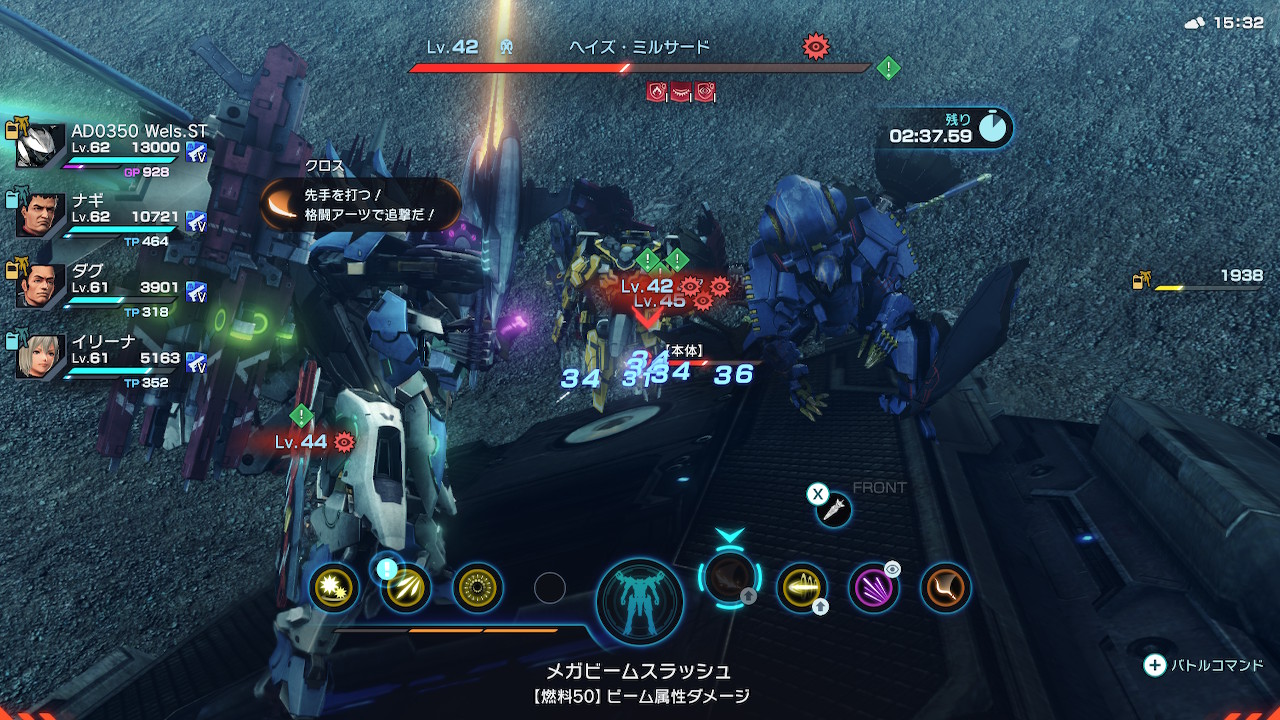Activate the yellow starburst explosion art
The height and width of the screenshot is (720, 1280).
point(333,588)
